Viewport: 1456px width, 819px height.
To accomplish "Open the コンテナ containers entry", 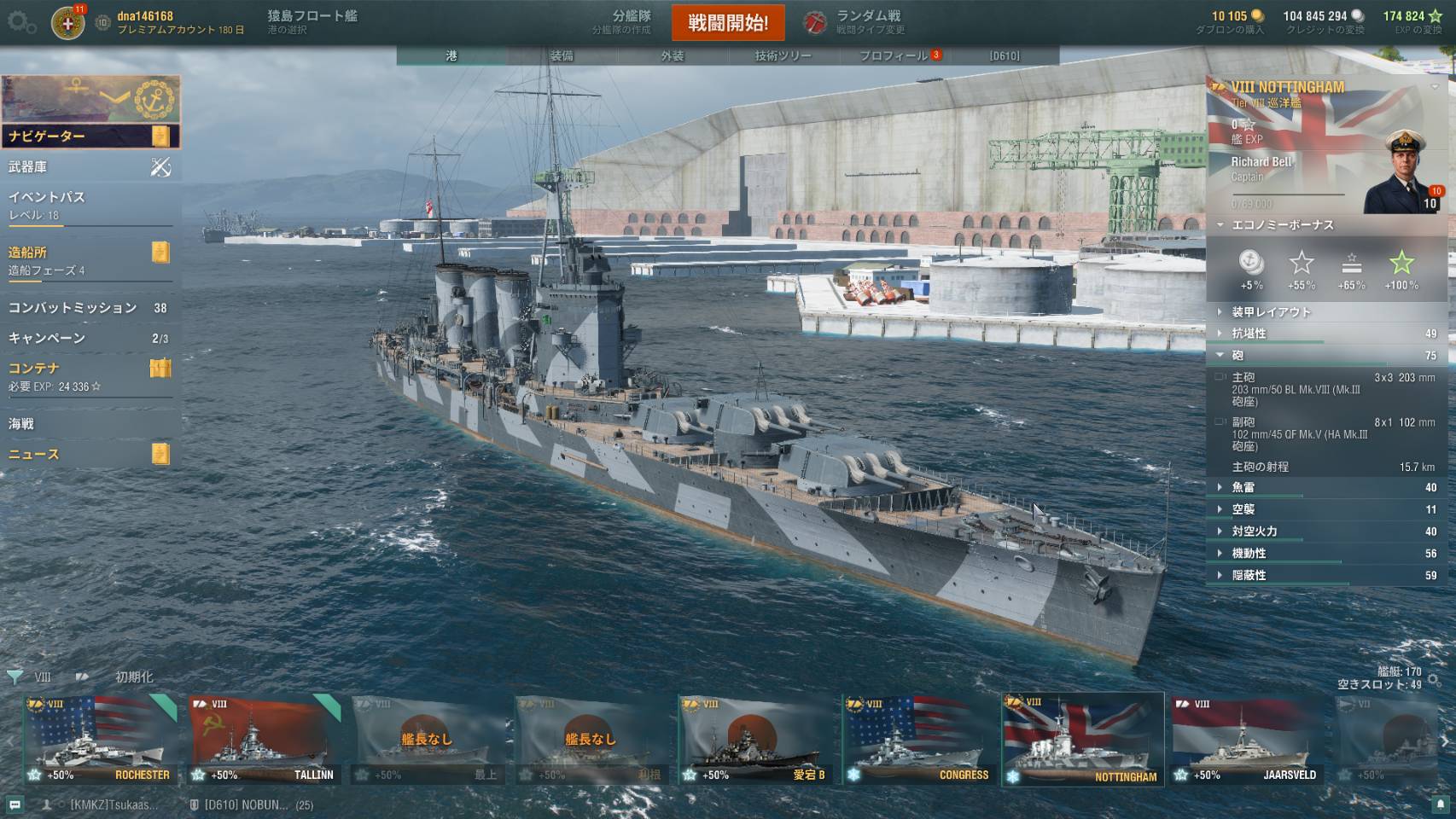I will 90,375.
